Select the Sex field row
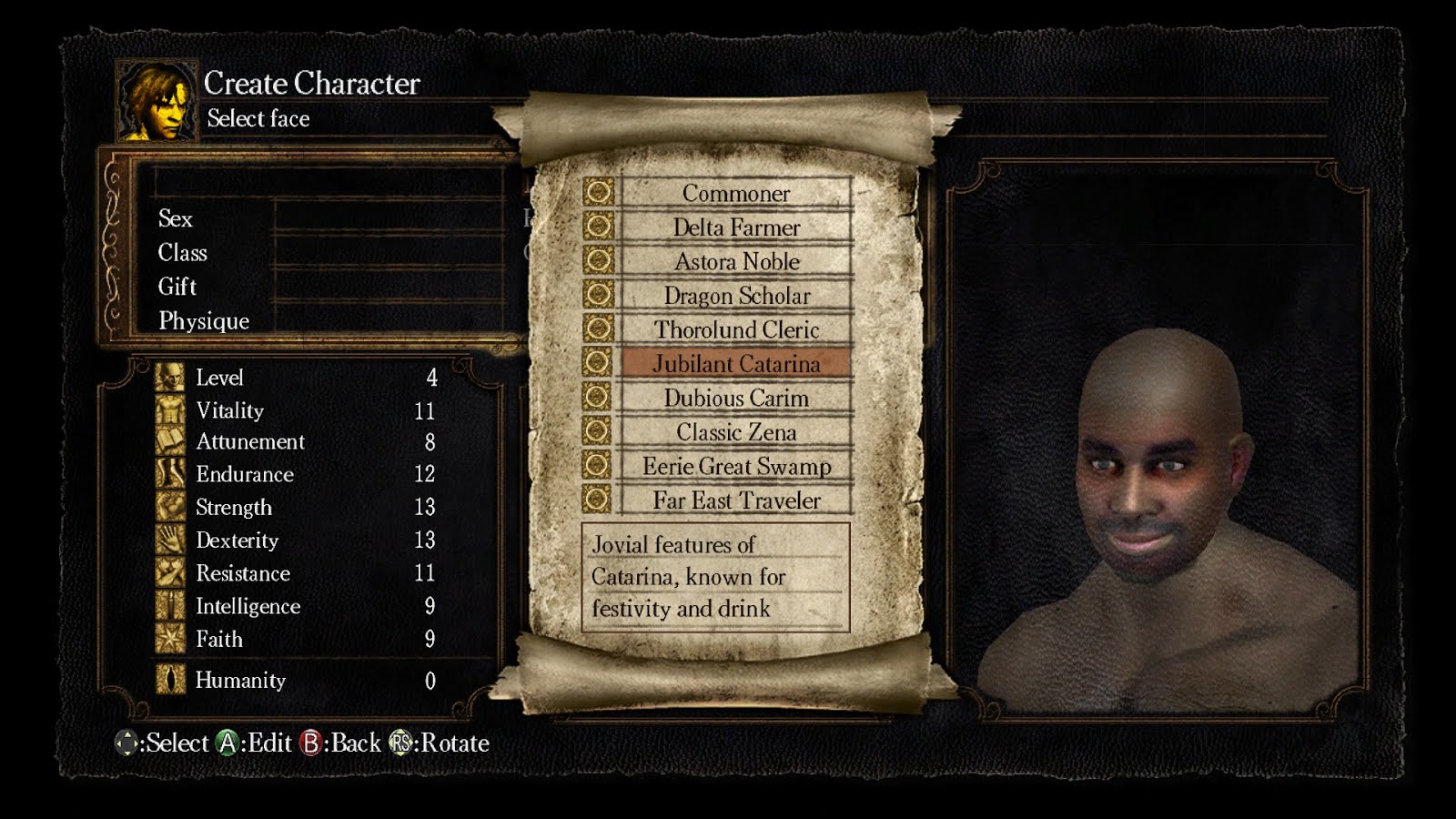 [x=177, y=219]
